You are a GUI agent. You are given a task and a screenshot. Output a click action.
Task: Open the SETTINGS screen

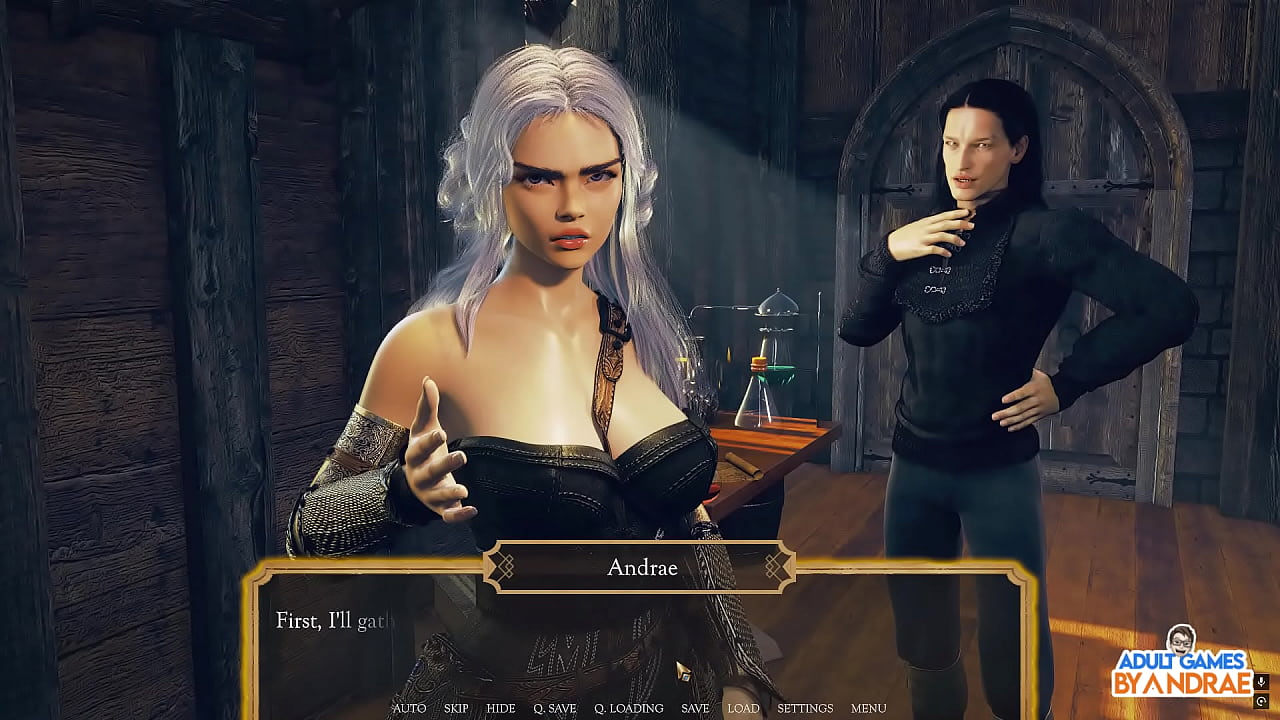[805, 708]
